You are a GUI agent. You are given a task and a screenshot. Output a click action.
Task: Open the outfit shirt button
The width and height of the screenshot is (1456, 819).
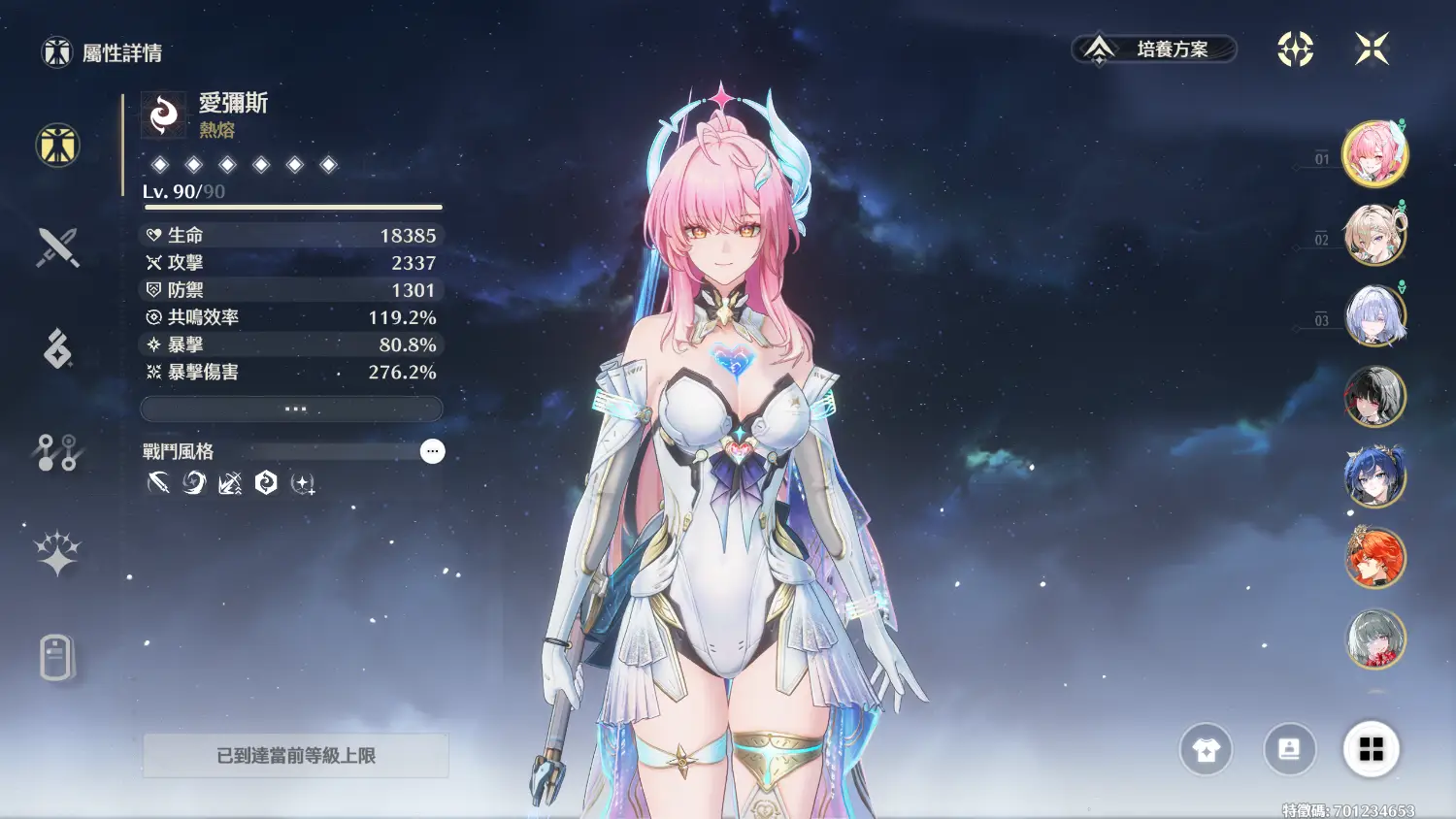pyautogui.click(x=1206, y=749)
